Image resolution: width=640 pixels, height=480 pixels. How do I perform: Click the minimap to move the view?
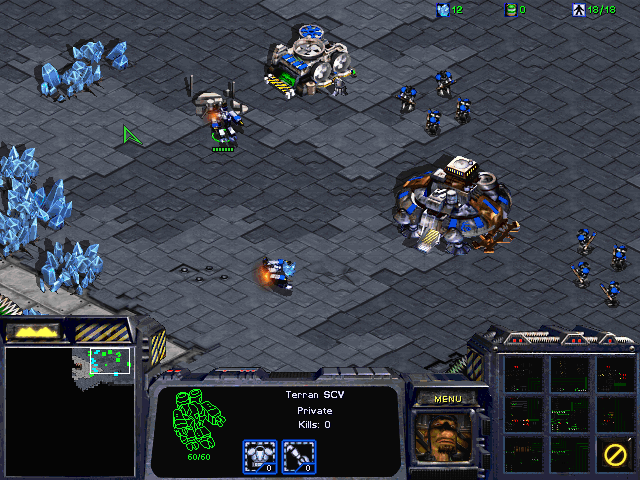(x=70, y=410)
